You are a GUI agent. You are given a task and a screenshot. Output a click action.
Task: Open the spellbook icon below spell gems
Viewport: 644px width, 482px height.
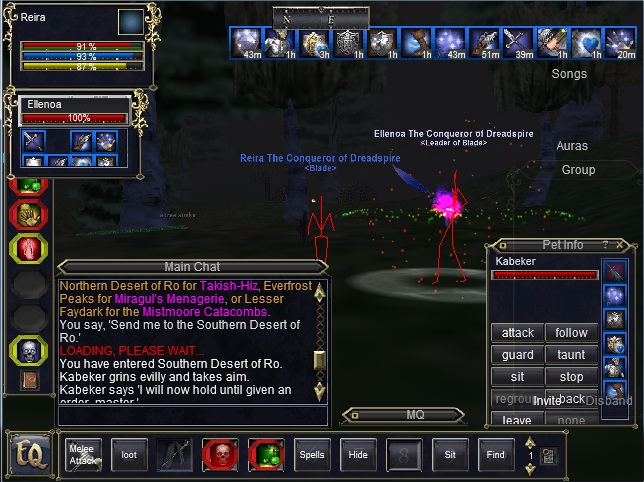28,380
